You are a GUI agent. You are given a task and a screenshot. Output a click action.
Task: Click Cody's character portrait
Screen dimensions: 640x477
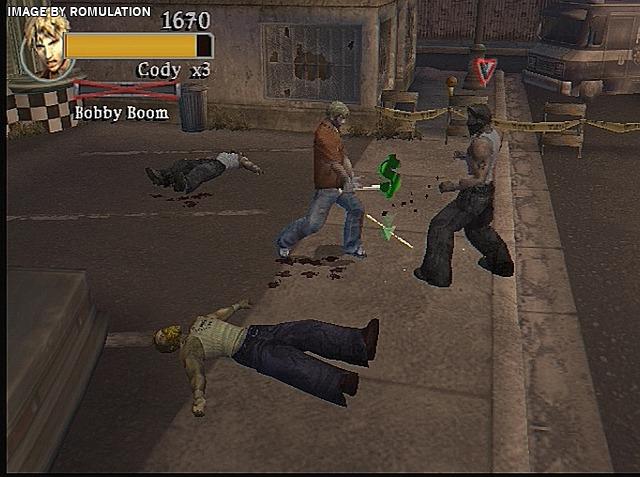point(43,46)
